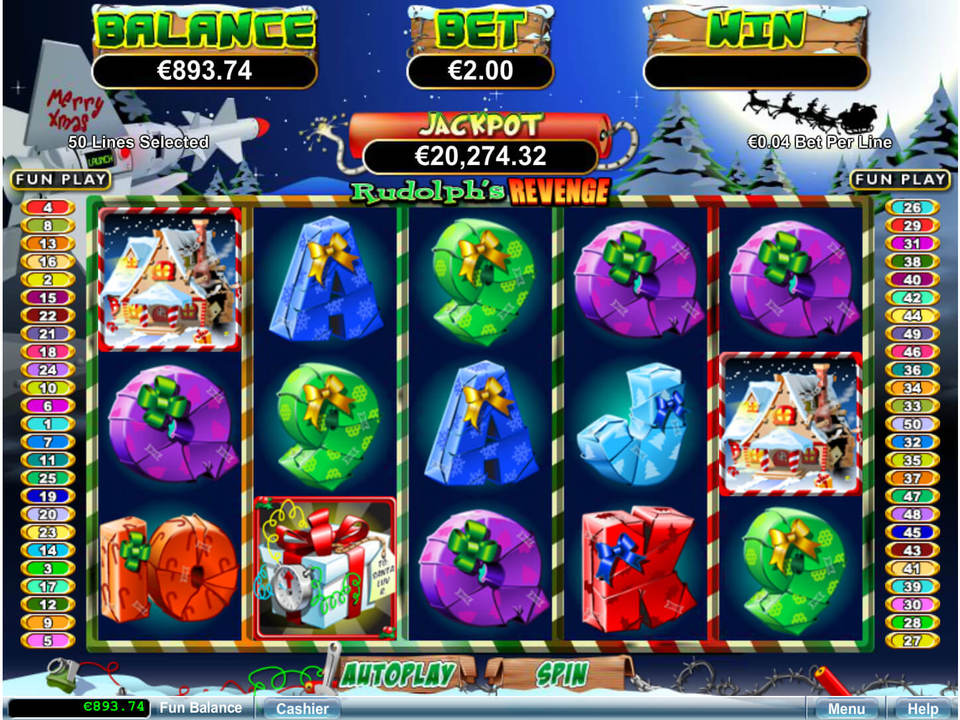Screen dimensions: 960x720
Task: Spin the slot reels
Action: [x=560, y=674]
